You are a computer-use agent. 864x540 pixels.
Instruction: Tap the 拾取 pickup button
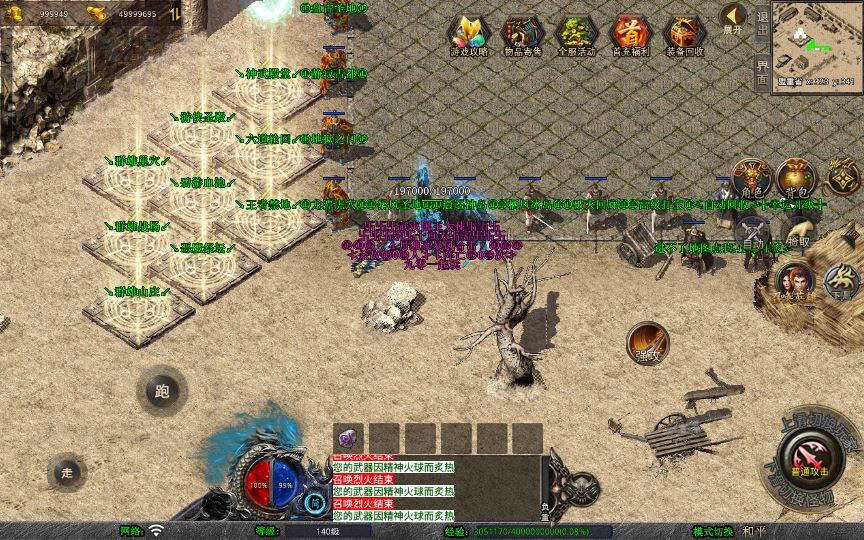[x=797, y=237]
